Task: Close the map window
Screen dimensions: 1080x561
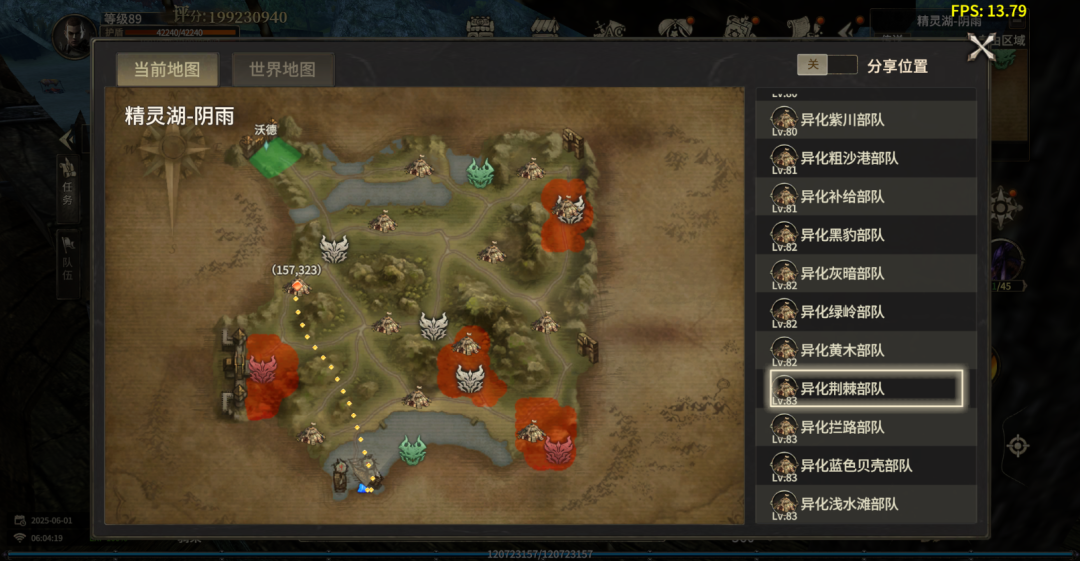Action: point(982,47)
